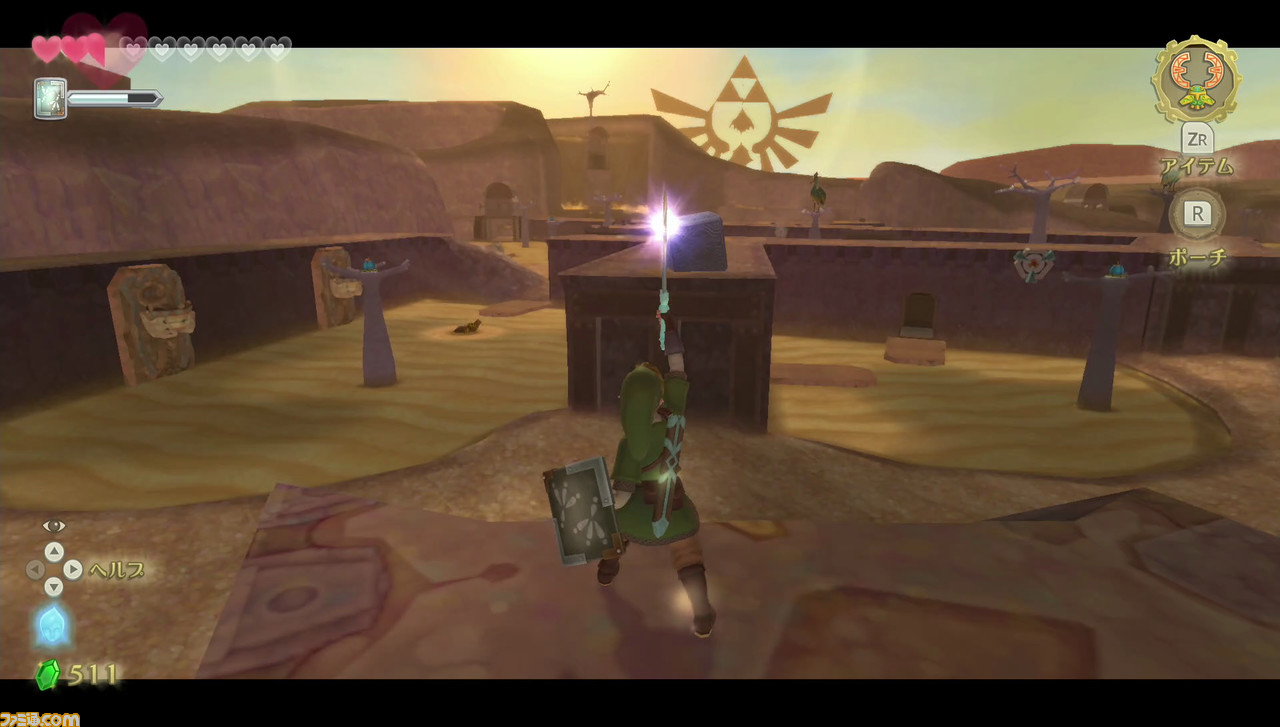Click the first full heart container
The height and width of the screenshot is (727, 1280).
[x=45, y=47]
